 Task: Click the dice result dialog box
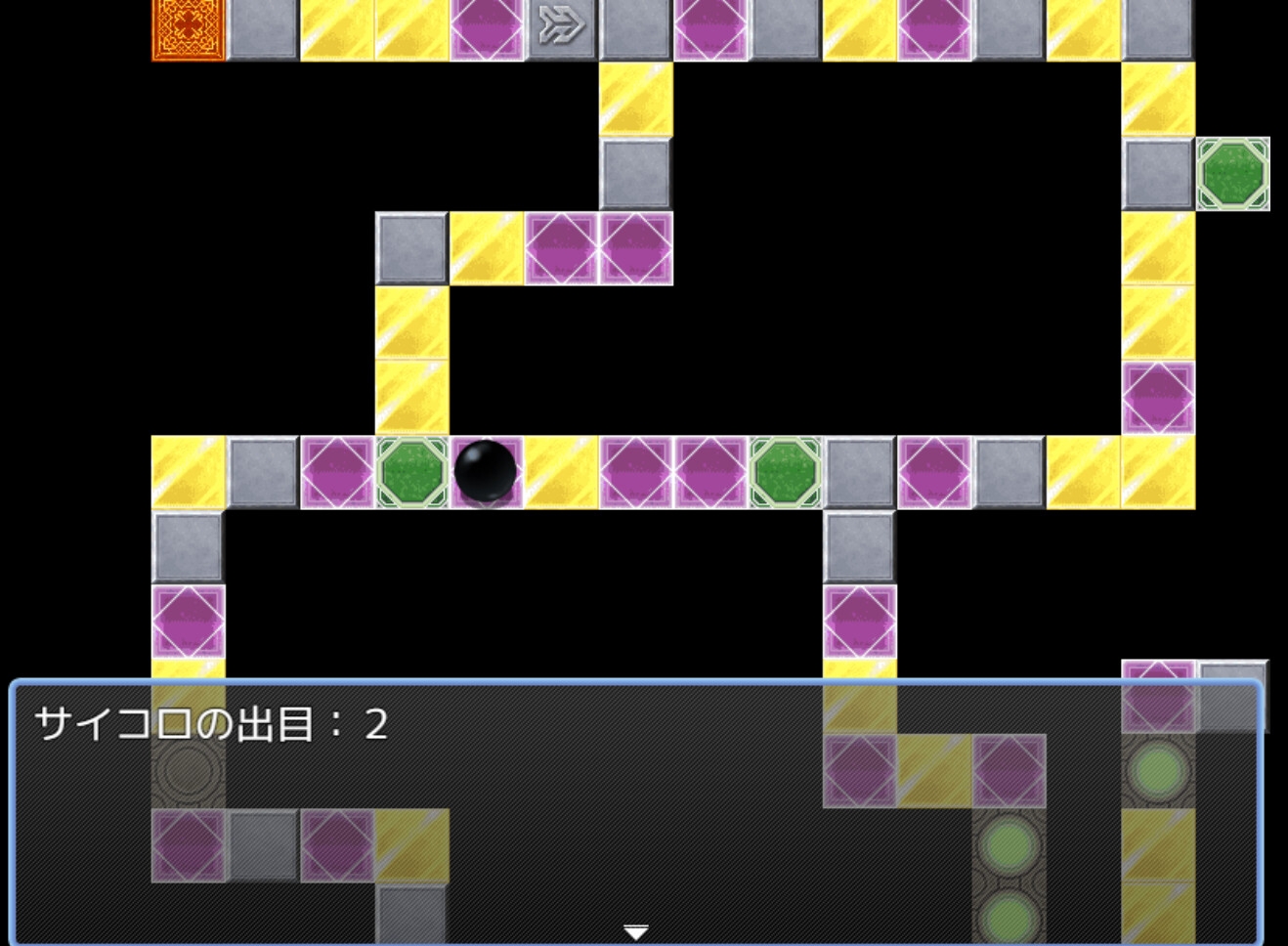point(635,811)
